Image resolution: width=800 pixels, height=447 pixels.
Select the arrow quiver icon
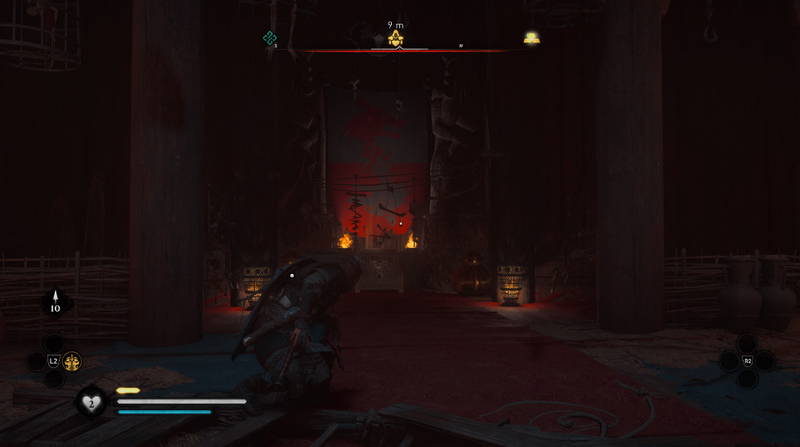tap(55, 302)
